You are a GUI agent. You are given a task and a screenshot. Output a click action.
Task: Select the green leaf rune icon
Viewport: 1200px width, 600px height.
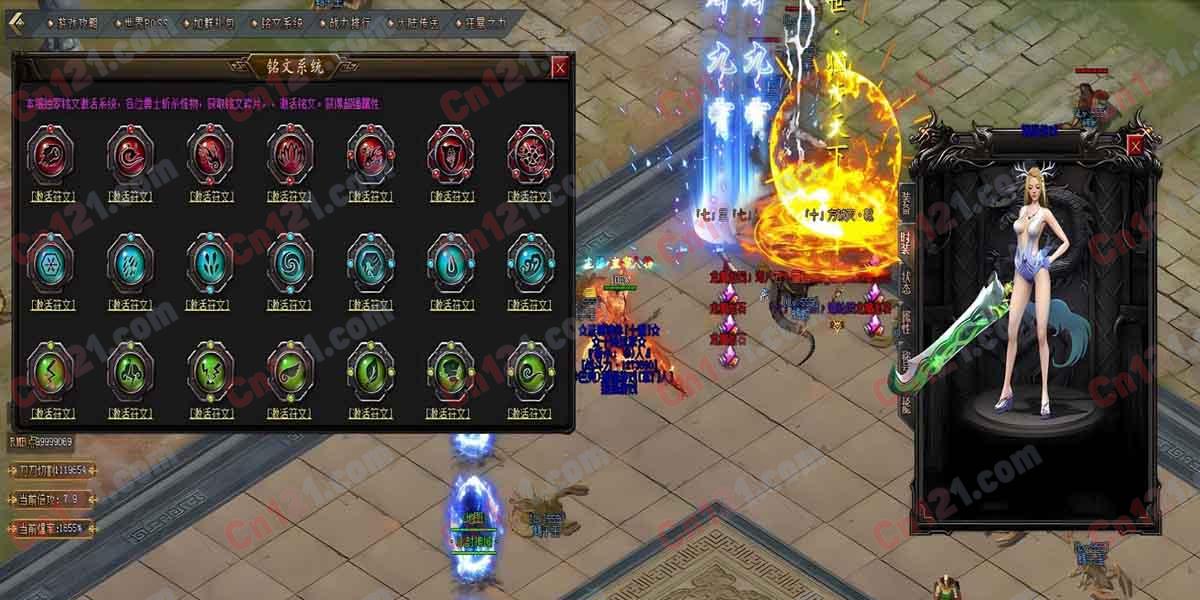click(x=370, y=370)
